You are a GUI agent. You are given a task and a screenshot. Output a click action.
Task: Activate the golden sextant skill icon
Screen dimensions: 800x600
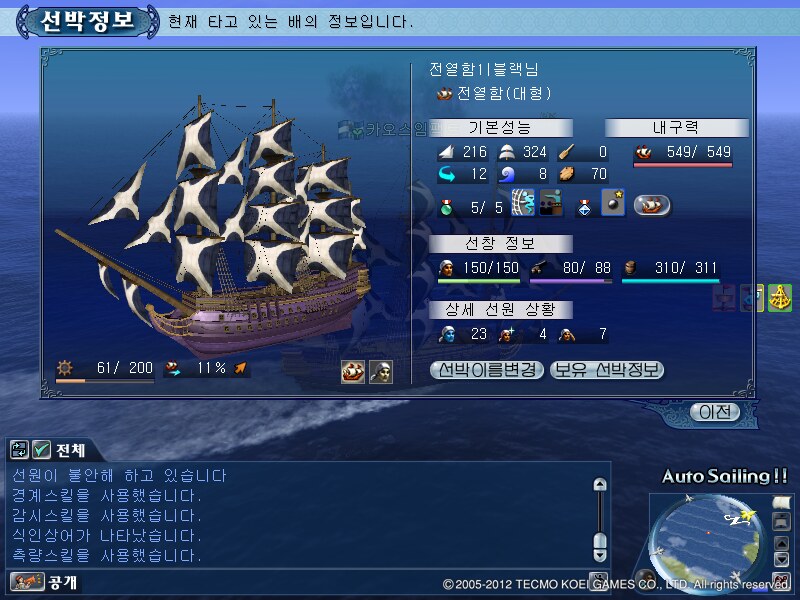780,298
